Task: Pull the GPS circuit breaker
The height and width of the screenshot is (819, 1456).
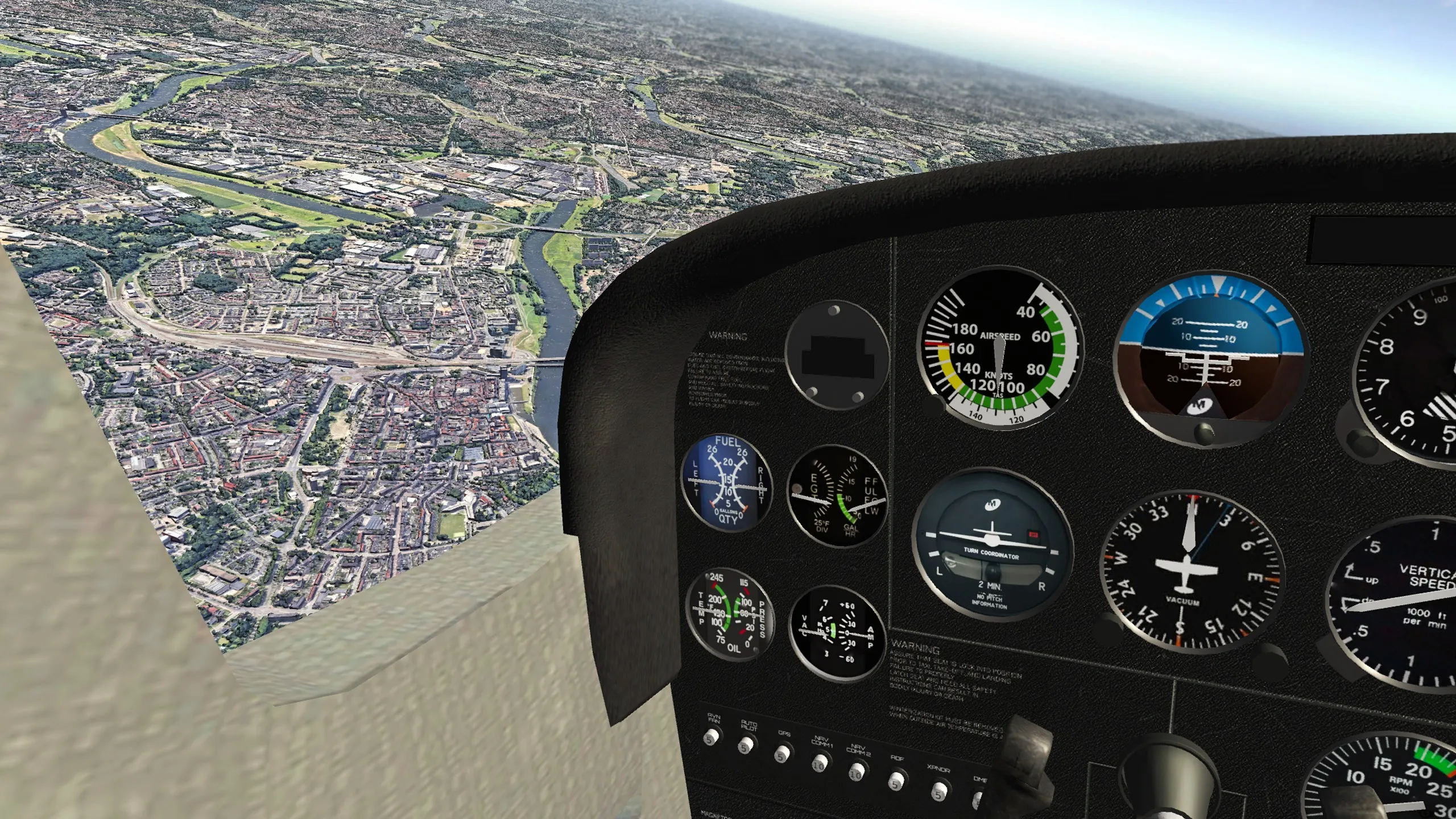Action: click(781, 754)
